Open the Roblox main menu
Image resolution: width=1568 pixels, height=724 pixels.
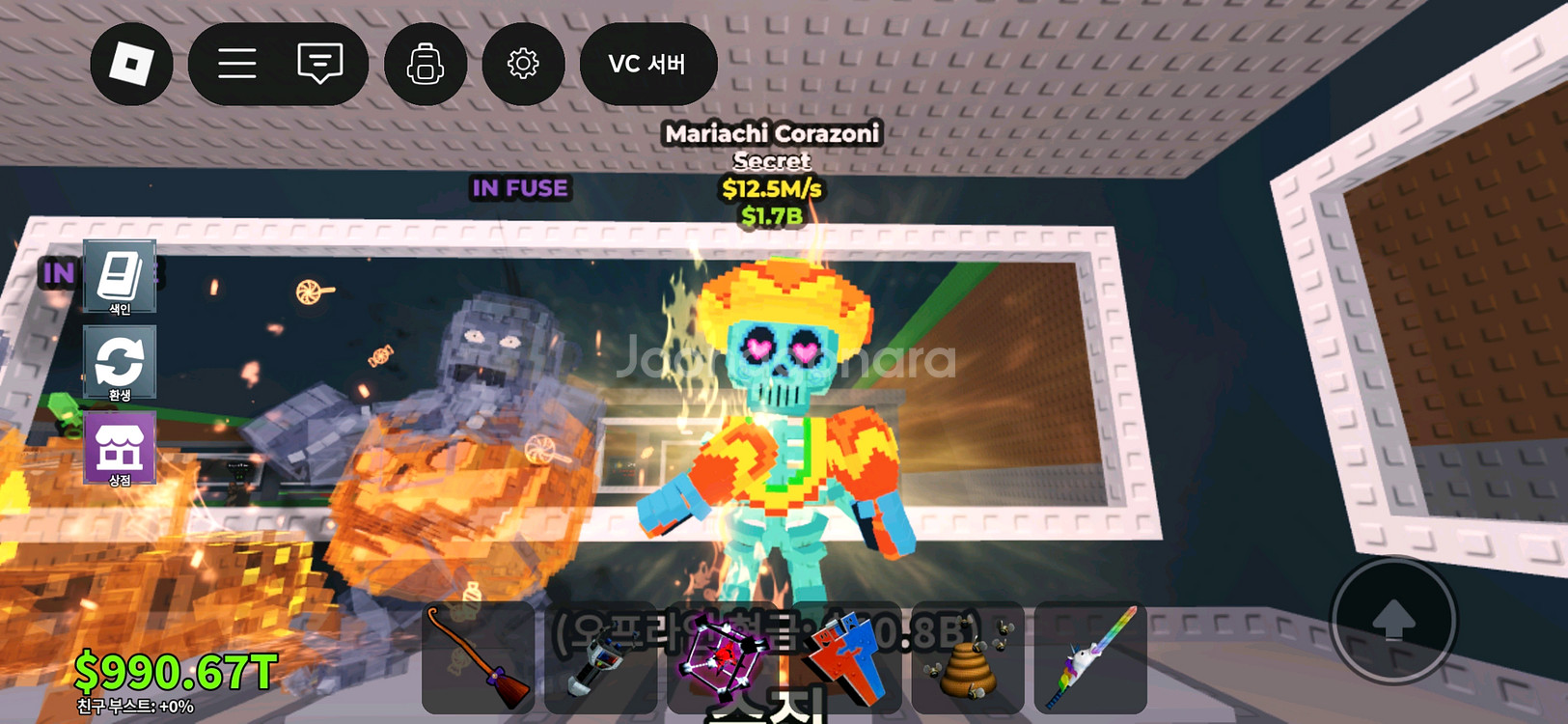(x=131, y=64)
